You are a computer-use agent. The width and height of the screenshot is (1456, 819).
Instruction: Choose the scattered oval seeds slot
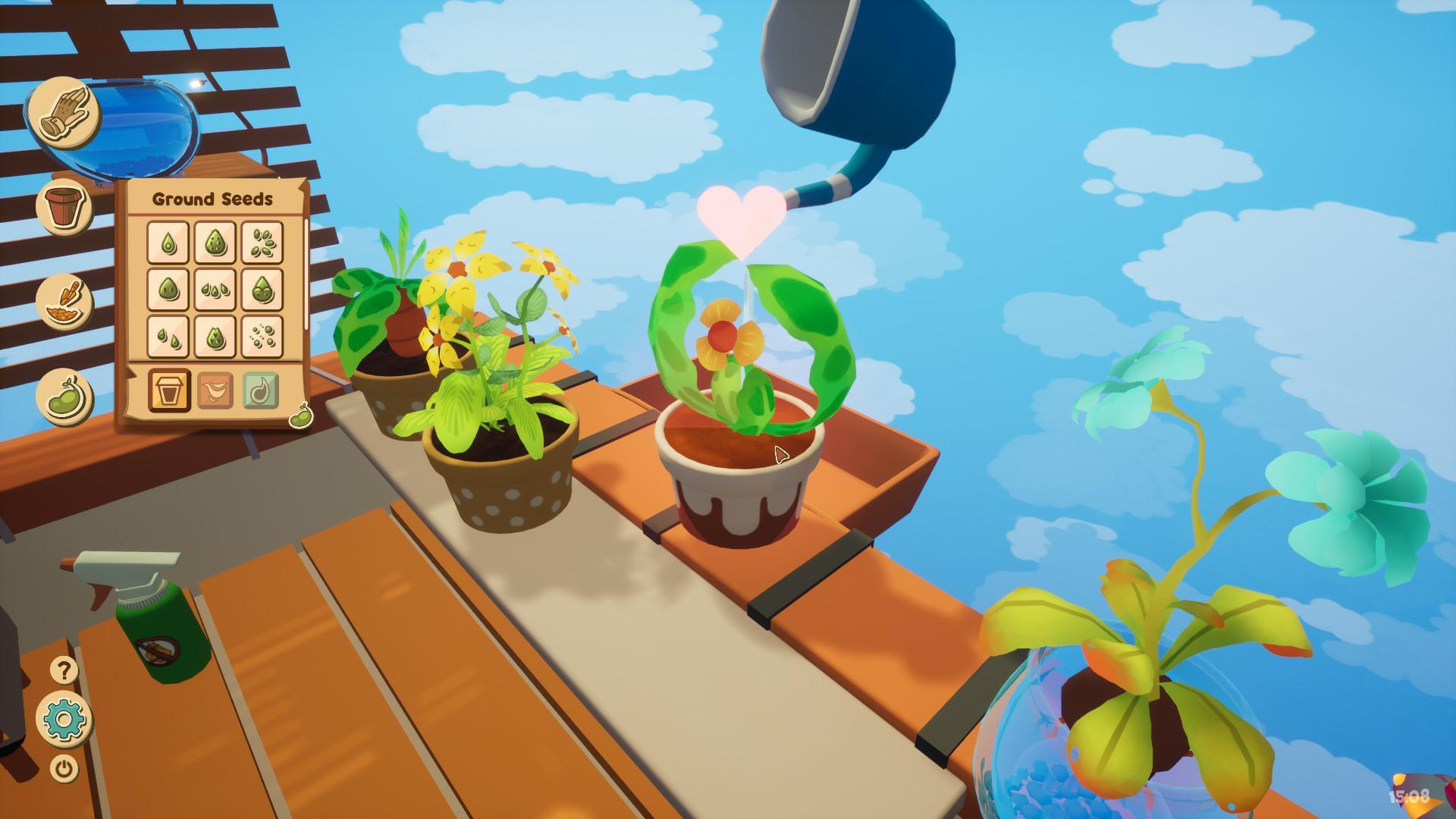click(262, 241)
